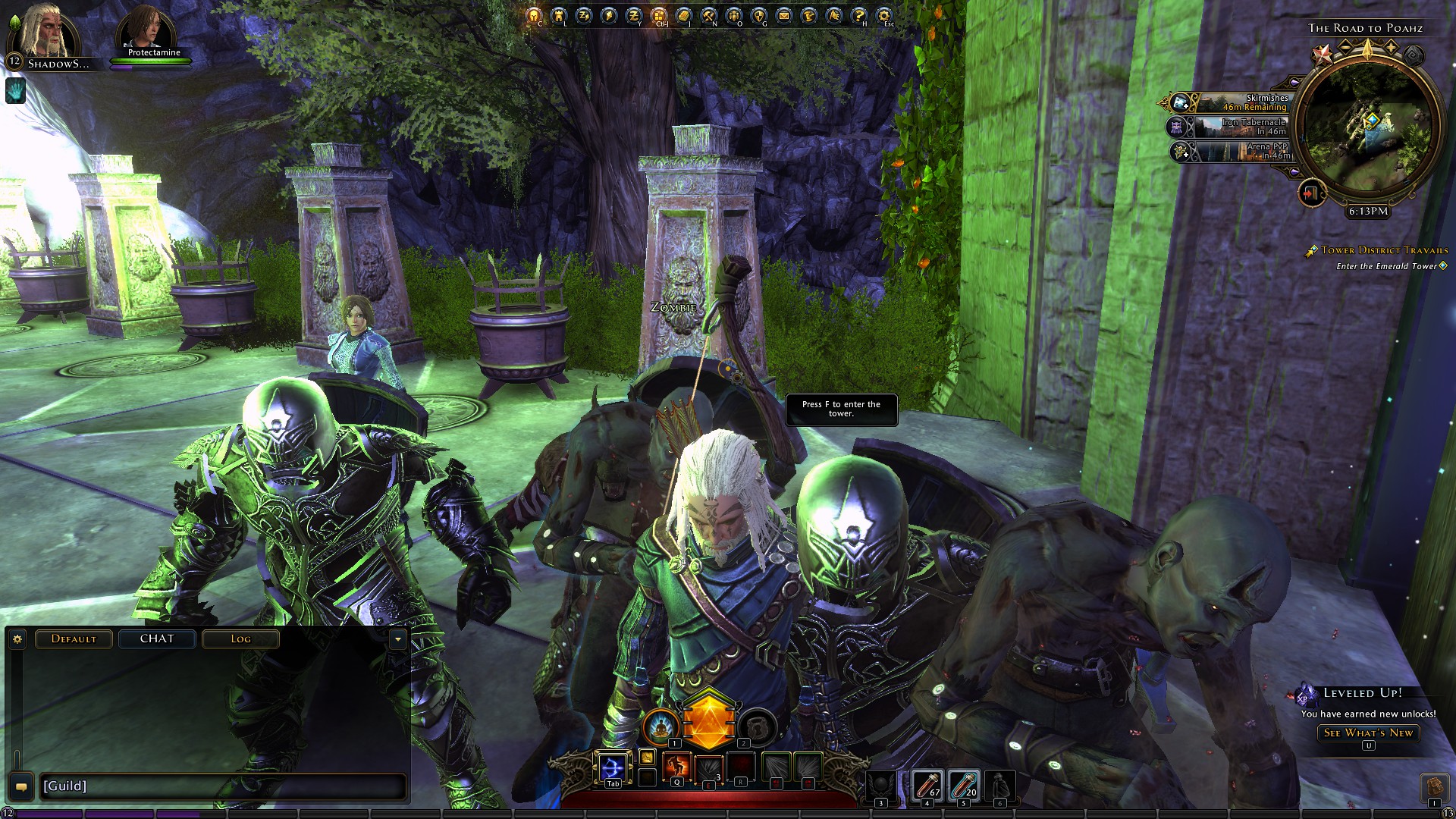Open chat settings gear
The width and height of the screenshot is (1456, 819).
click(17, 639)
